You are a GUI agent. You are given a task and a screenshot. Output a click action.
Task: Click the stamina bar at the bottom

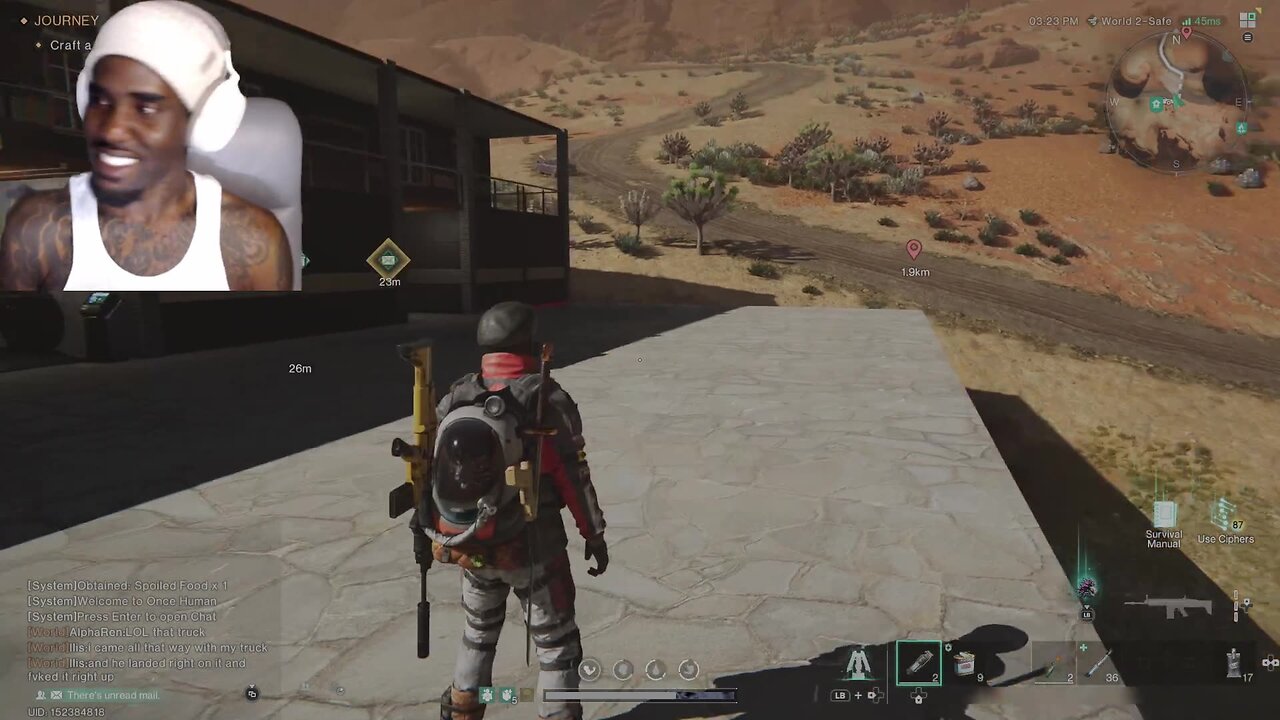click(x=640, y=694)
